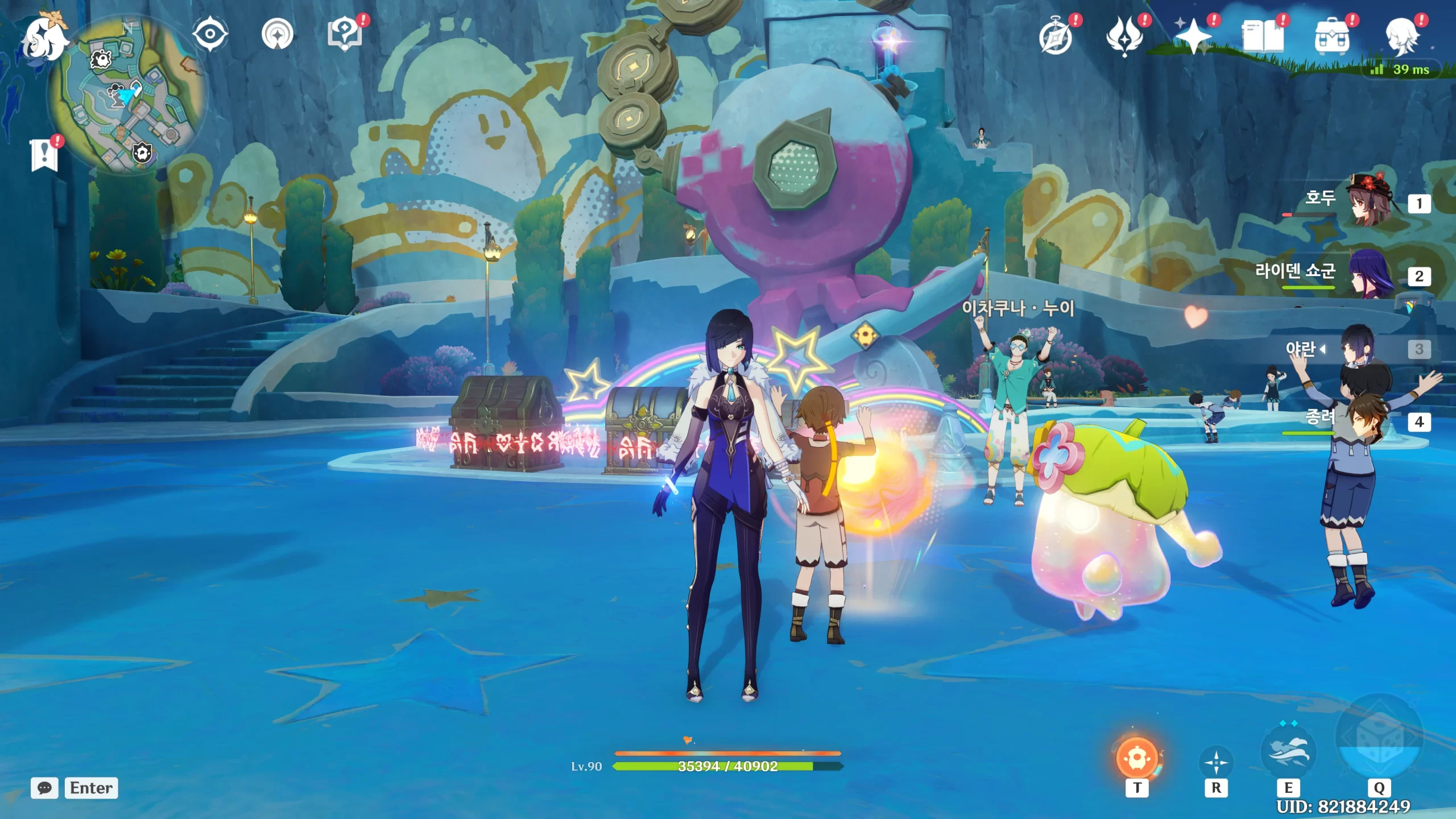The width and height of the screenshot is (1456, 819).
Task: Open the question-mark tutorial icon
Action: click(345, 34)
